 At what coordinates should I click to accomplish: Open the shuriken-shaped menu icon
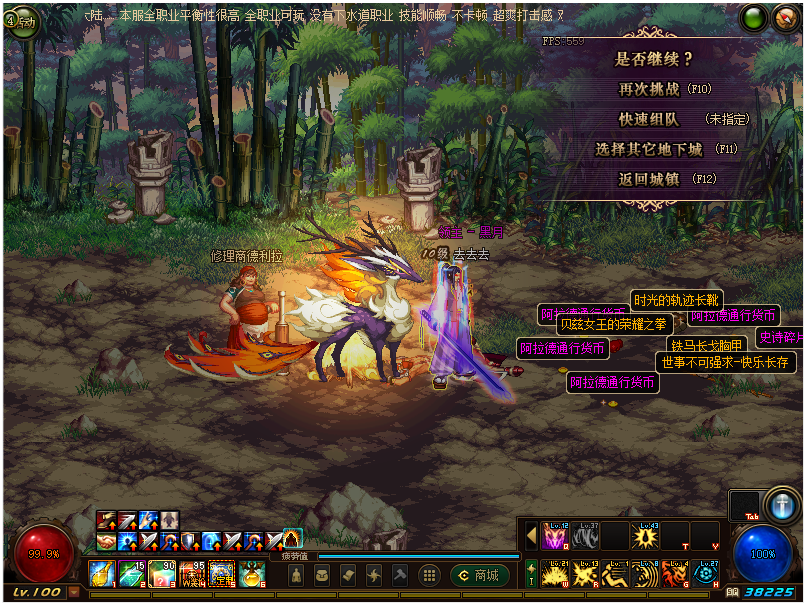pyautogui.click(x=374, y=575)
